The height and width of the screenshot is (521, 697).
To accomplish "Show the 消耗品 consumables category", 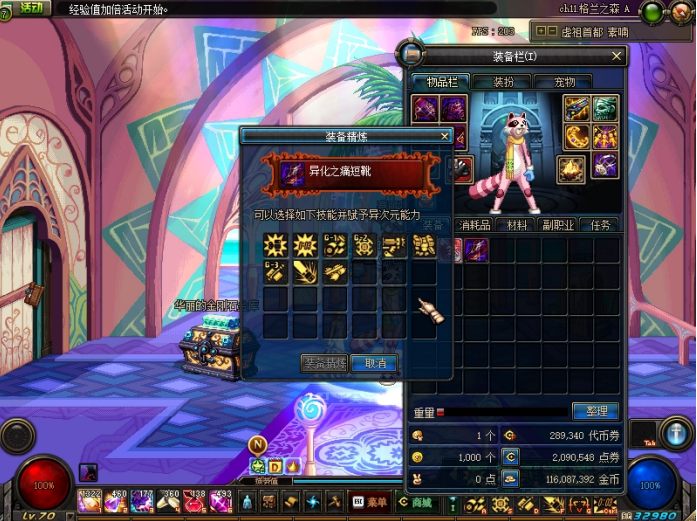I will click(475, 225).
